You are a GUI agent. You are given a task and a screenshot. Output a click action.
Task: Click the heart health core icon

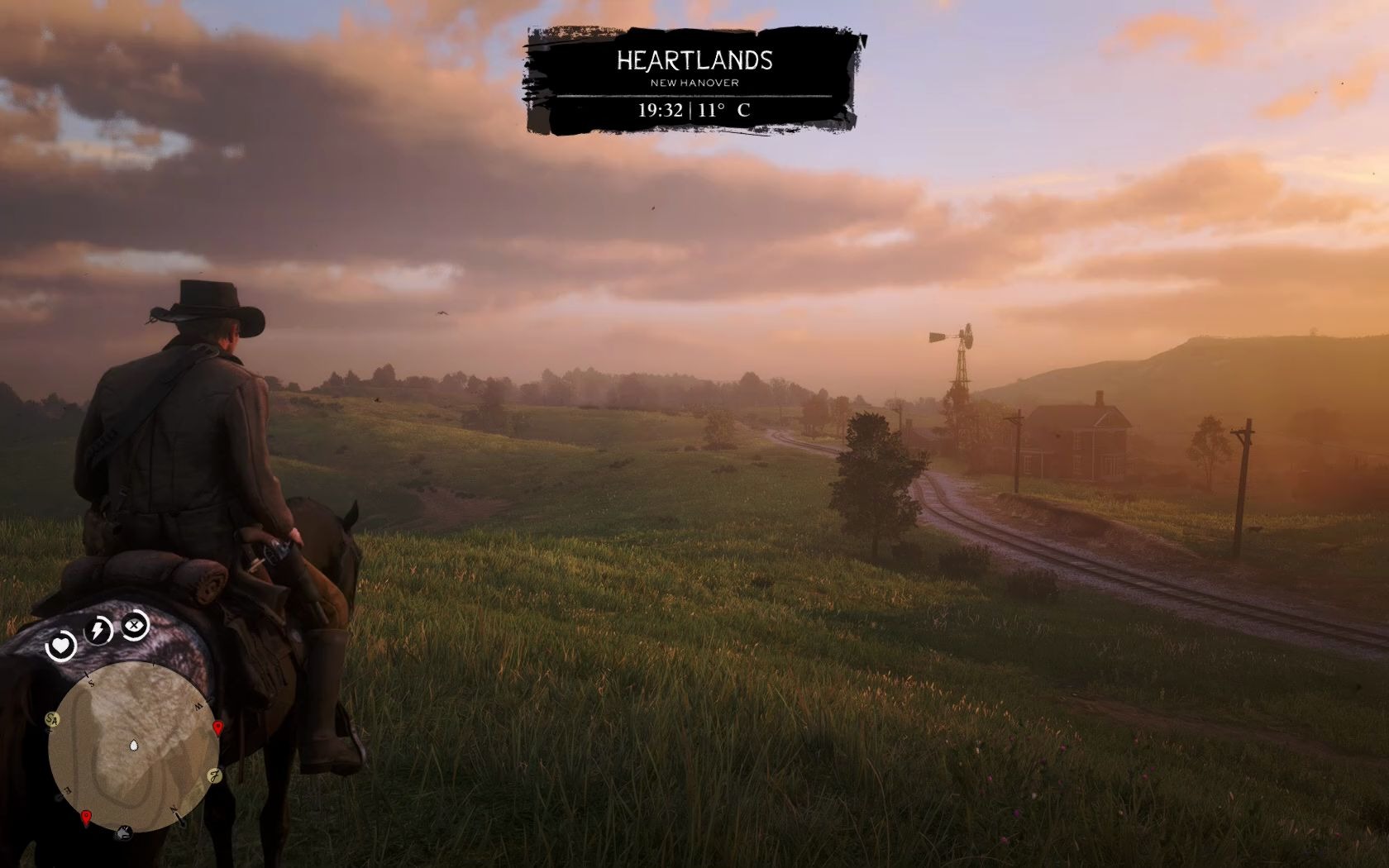point(61,646)
